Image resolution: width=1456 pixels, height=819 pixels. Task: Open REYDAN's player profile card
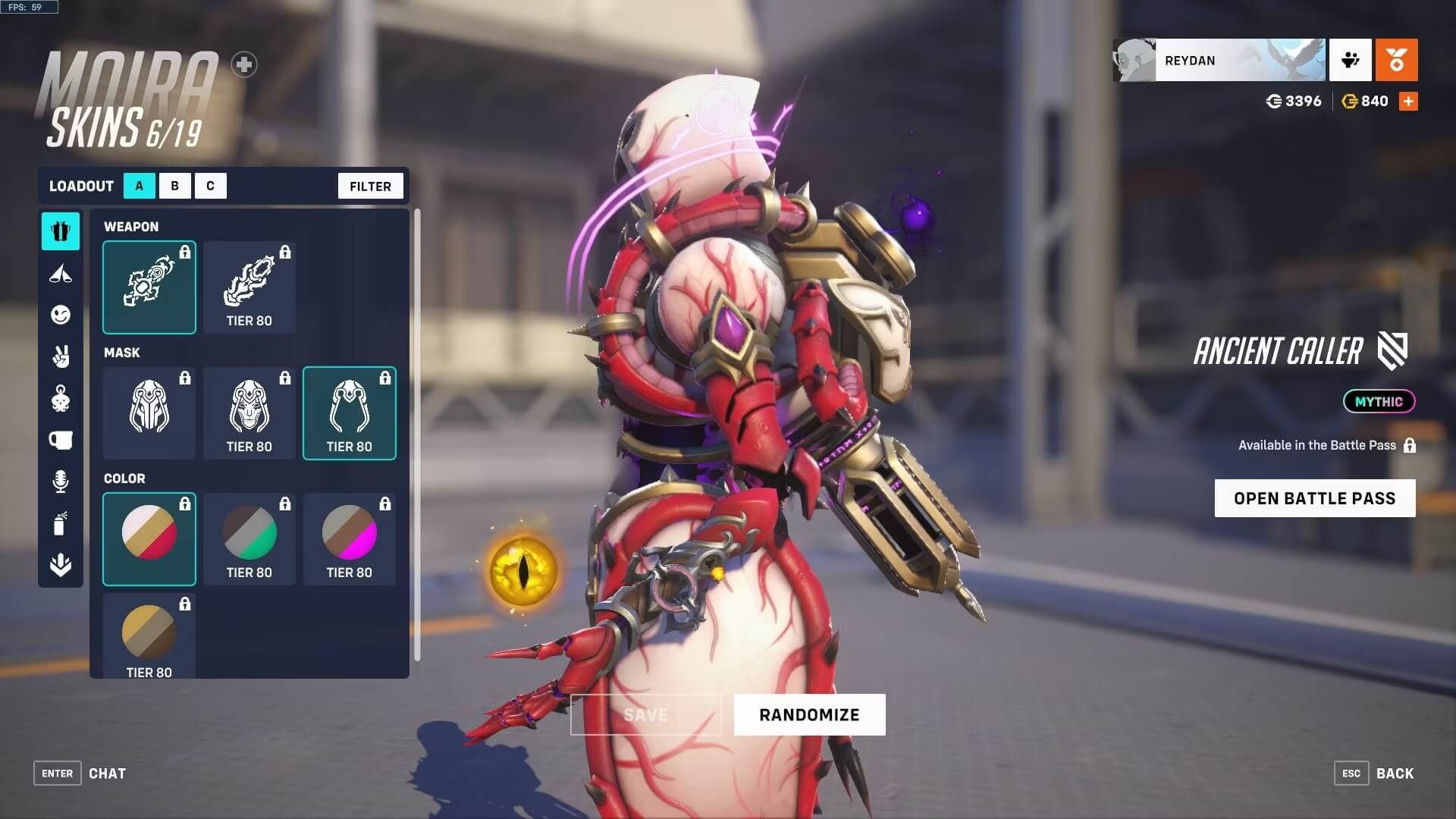(1219, 60)
